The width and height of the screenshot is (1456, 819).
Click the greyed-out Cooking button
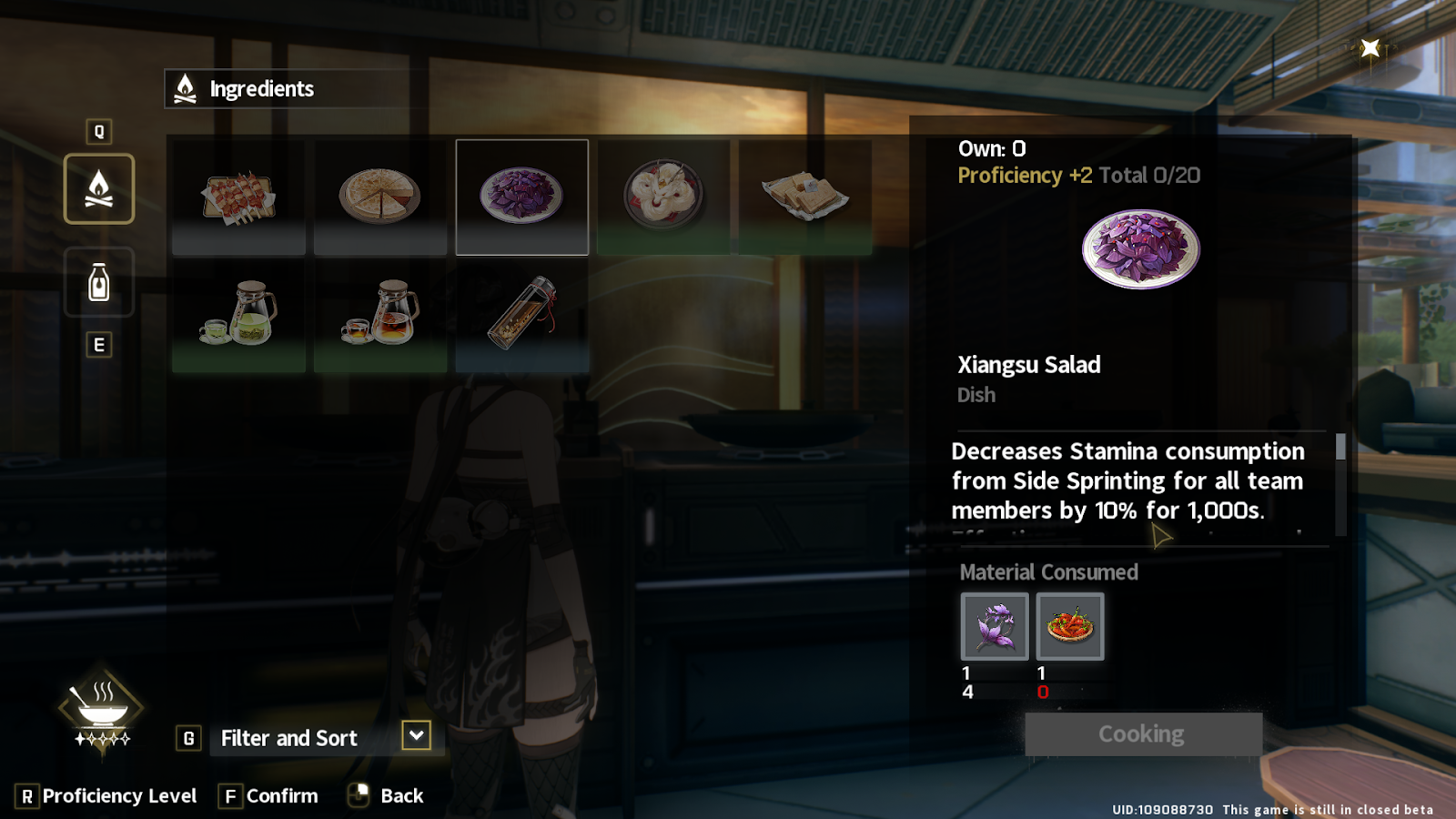(1143, 733)
